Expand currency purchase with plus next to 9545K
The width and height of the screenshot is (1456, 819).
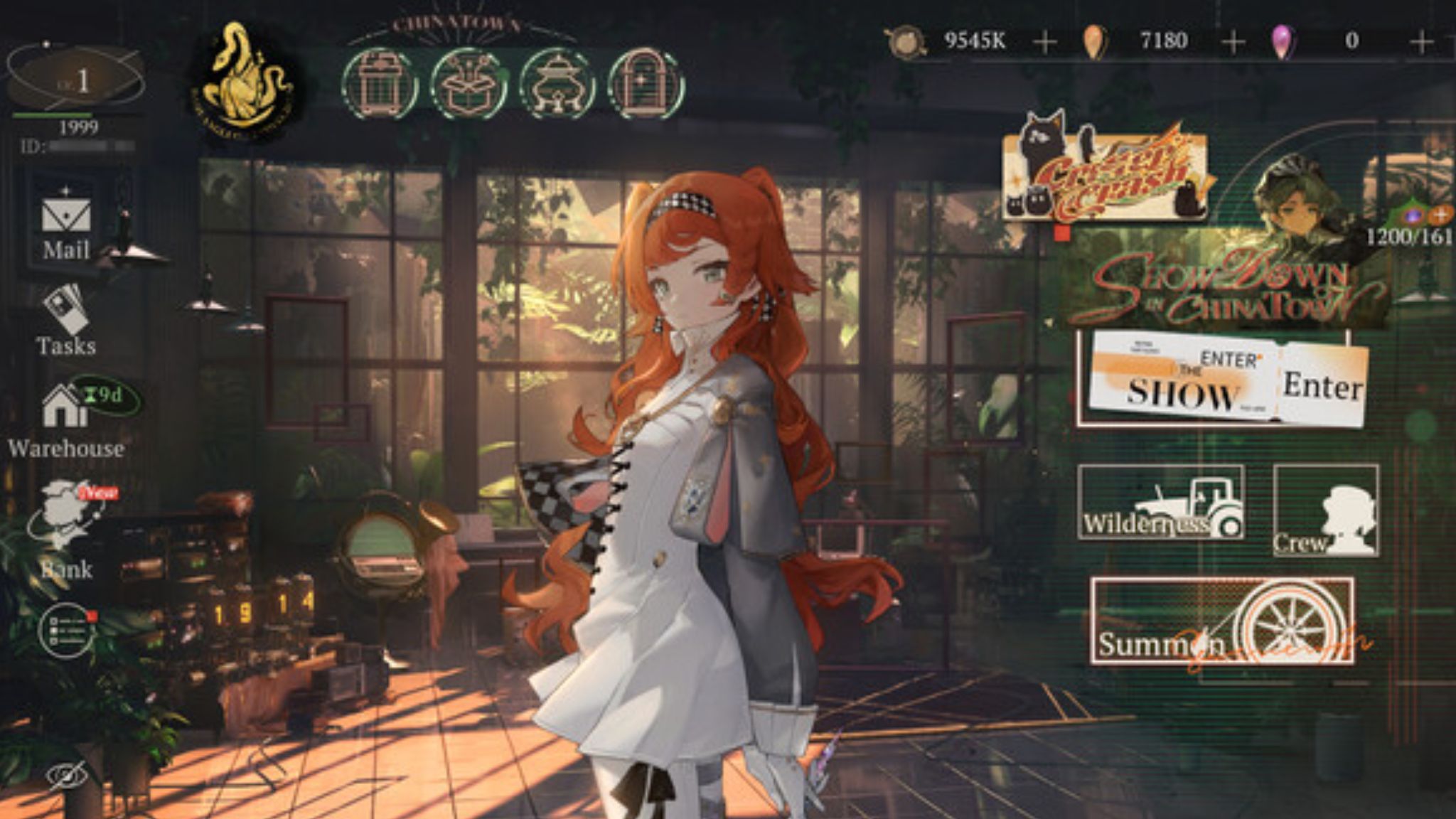pos(1044,41)
